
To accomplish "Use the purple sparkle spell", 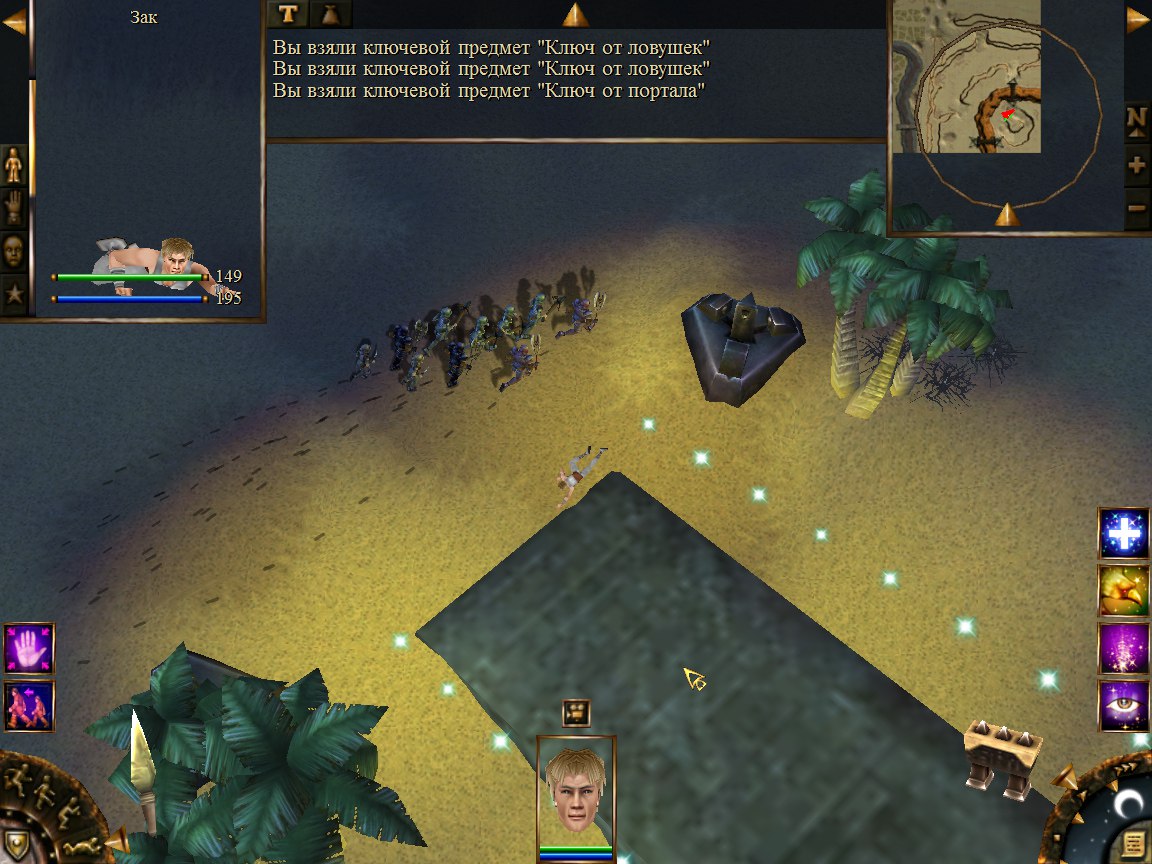I will pyautogui.click(x=1123, y=648).
